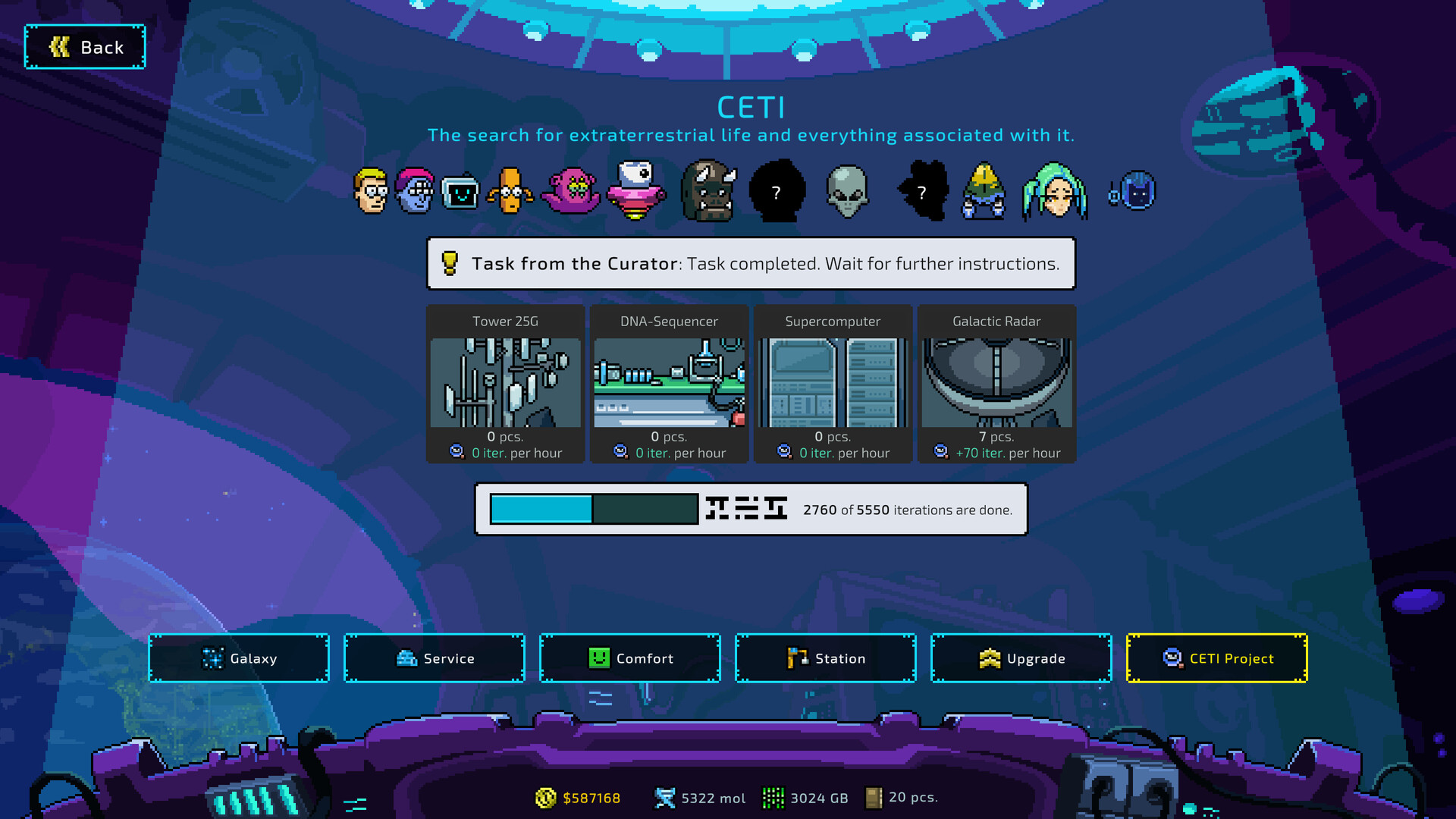The image size is (1456, 819).
Task: Reveal the first unknown character marked with ?
Action: click(776, 192)
